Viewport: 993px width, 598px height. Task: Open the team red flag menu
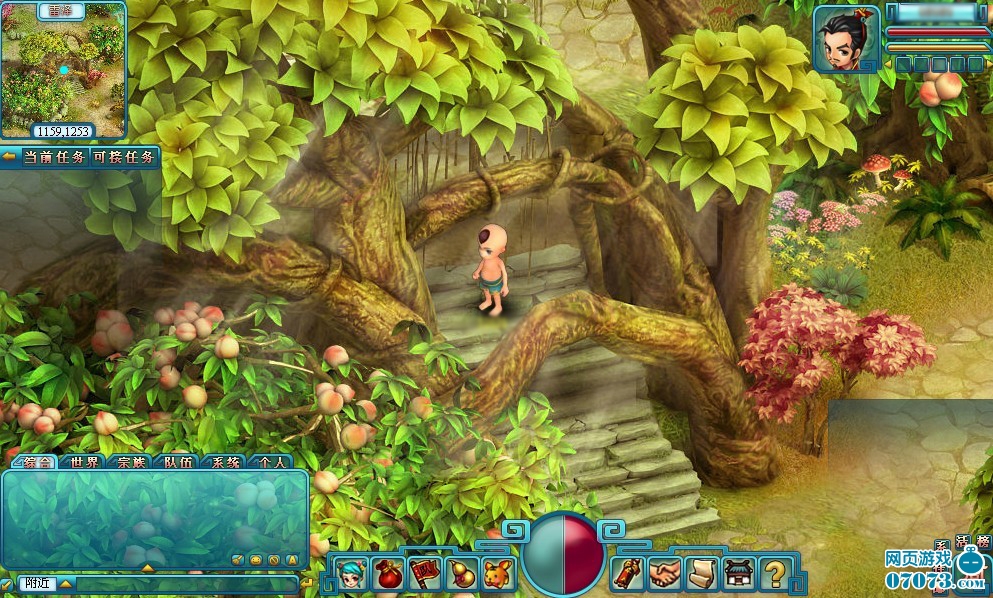[x=425, y=575]
